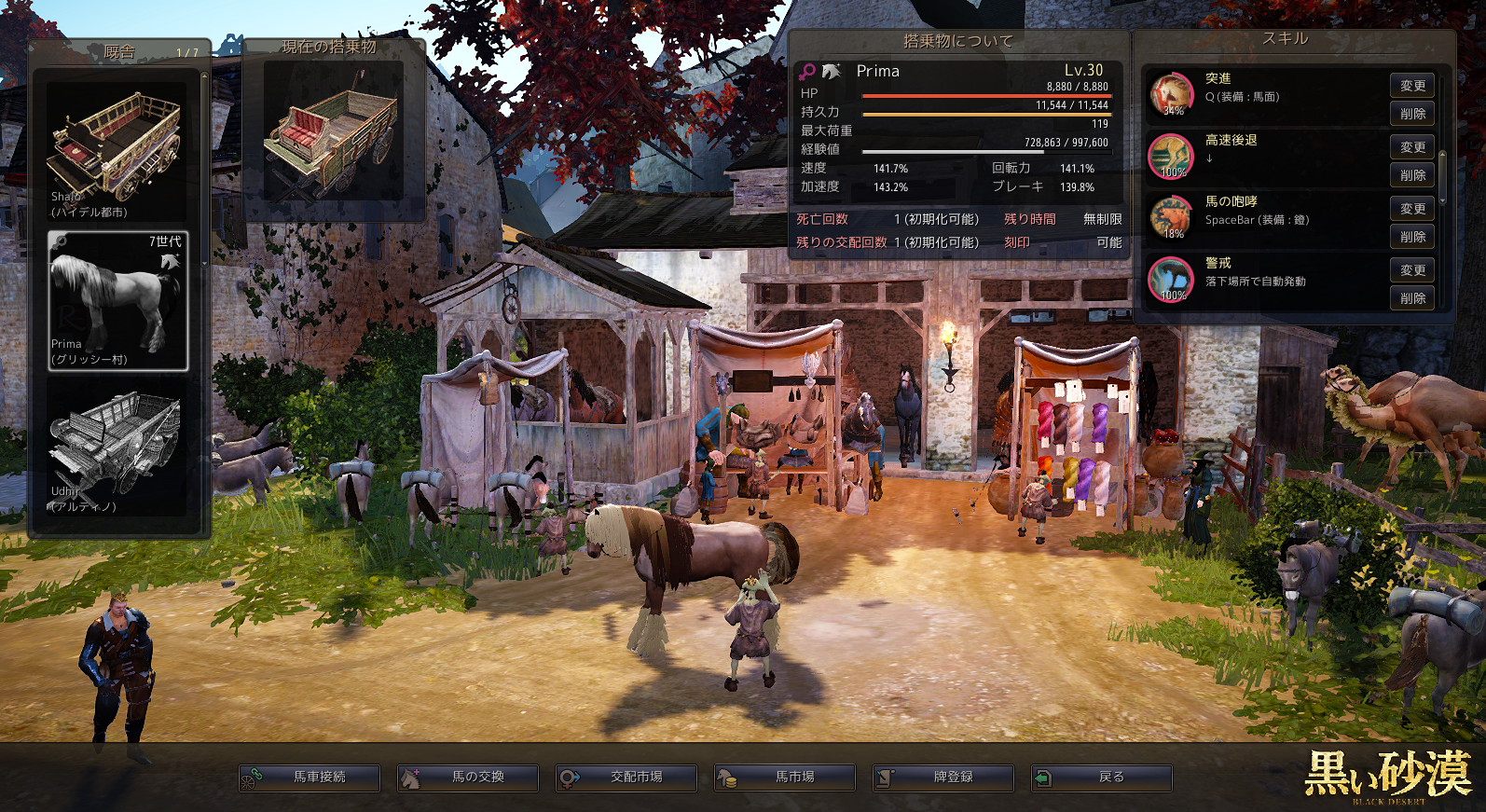Click the 馬の咆哮 skill icon
Image resolution: width=1486 pixels, height=812 pixels.
click(x=1171, y=218)
